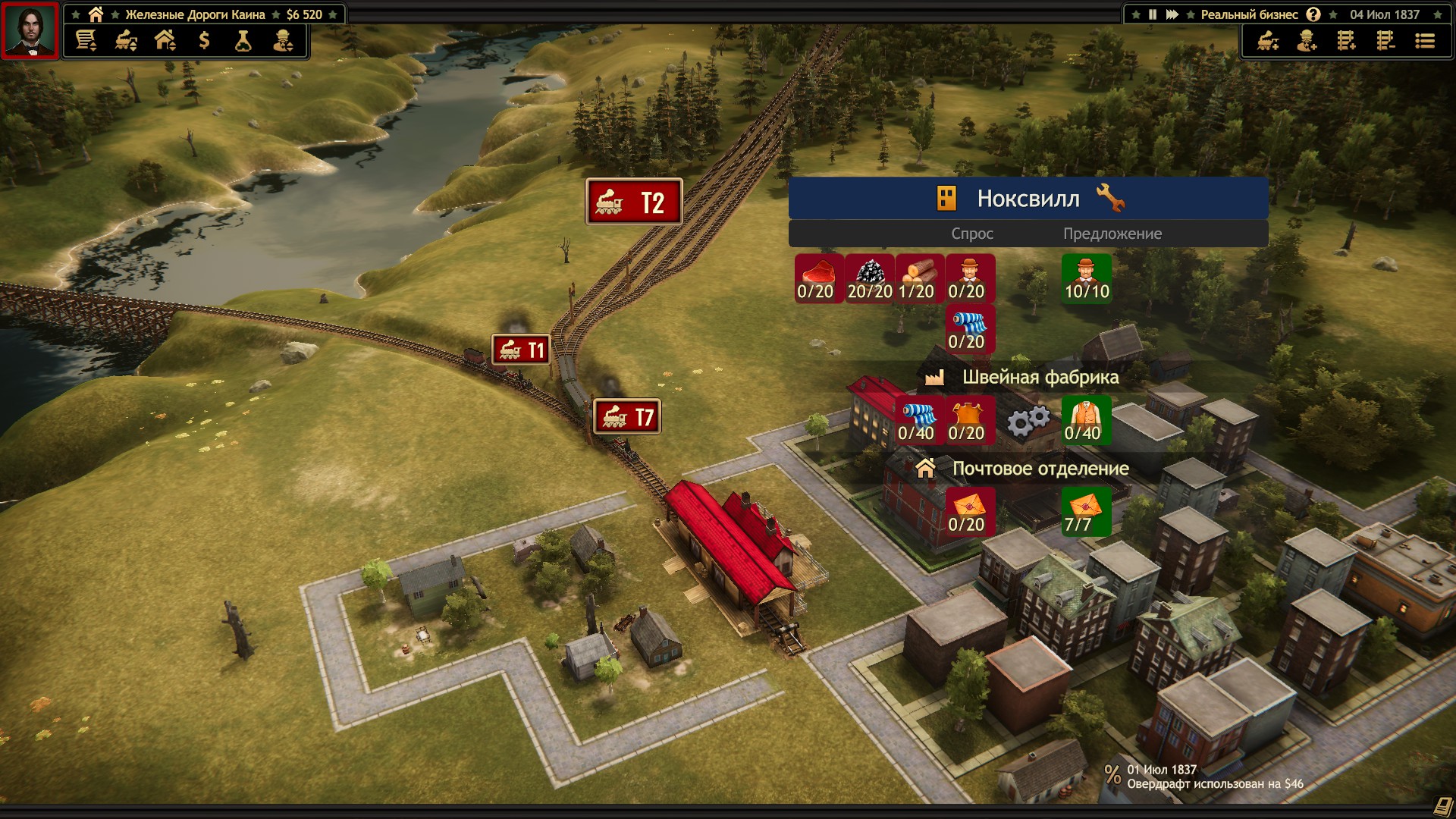Fast-forward the game speed
The image size is (1456, 819).
pyautogui.click(x=1172, y=14)
